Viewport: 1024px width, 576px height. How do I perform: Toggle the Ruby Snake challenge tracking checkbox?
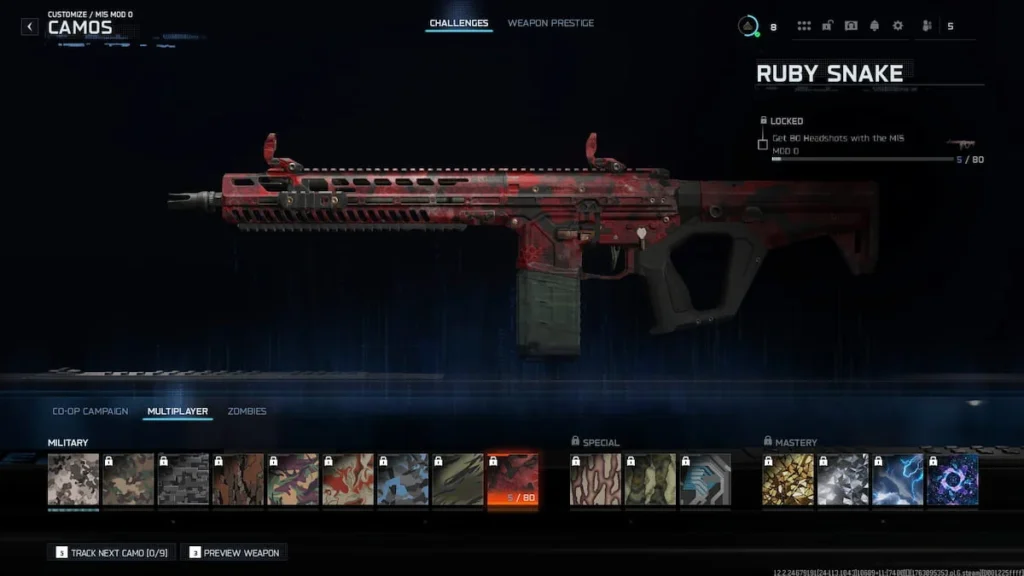(x=763, y=144)
